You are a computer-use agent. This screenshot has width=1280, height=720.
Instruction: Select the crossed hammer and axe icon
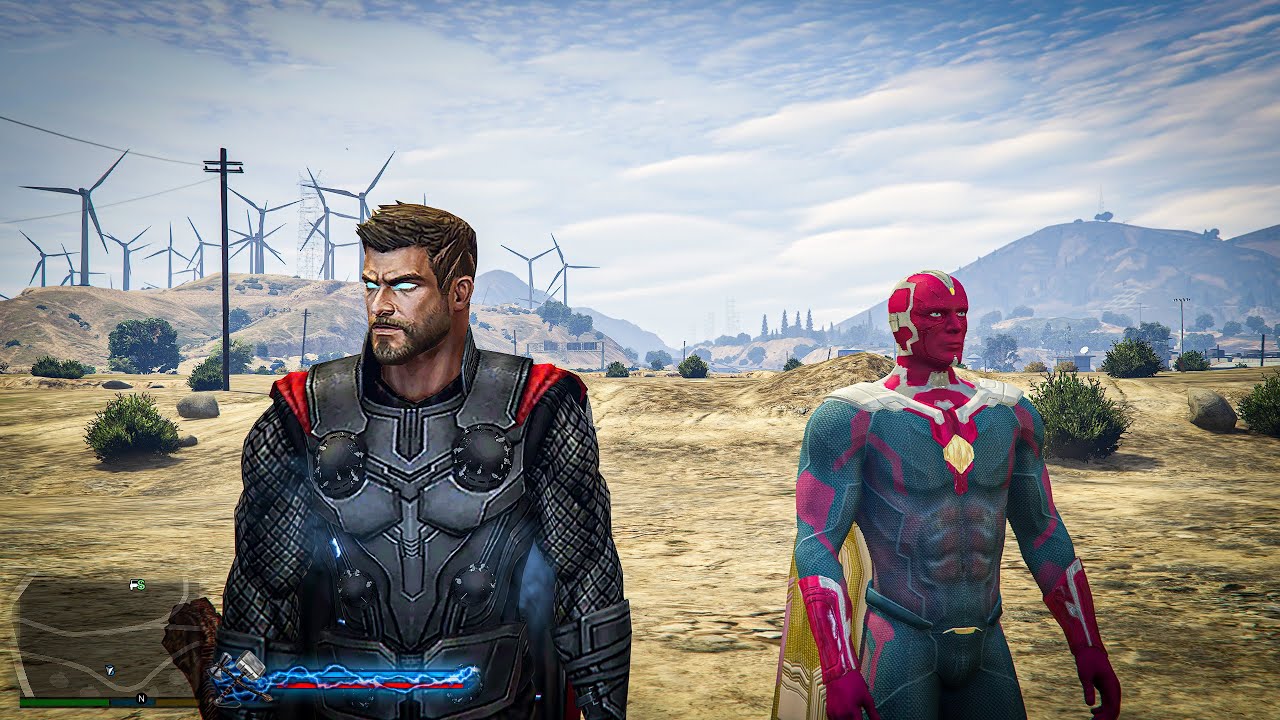point(238,676)
